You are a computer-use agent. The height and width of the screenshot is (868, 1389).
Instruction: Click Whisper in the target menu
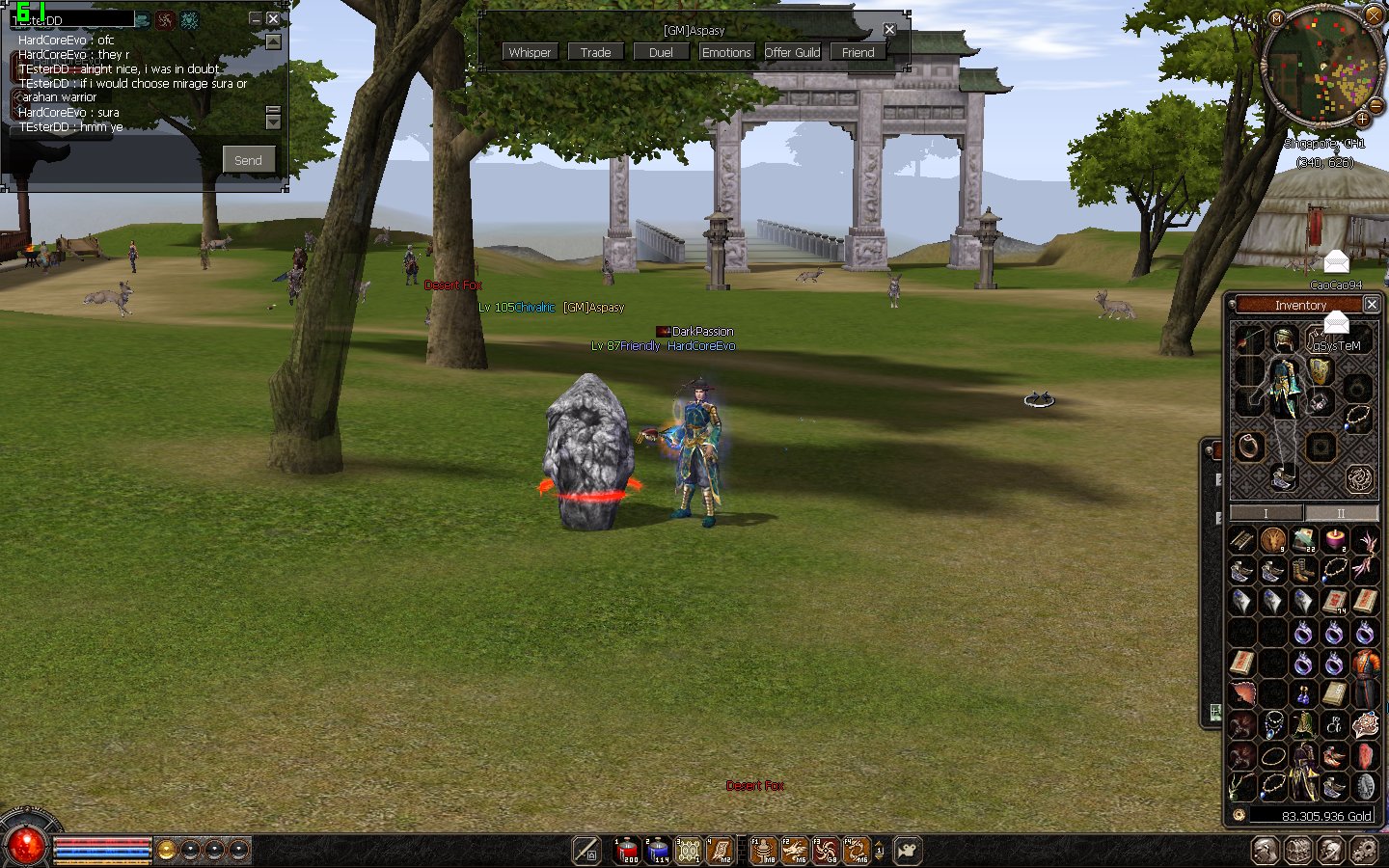pyautogui.click(x=530, y=52)
